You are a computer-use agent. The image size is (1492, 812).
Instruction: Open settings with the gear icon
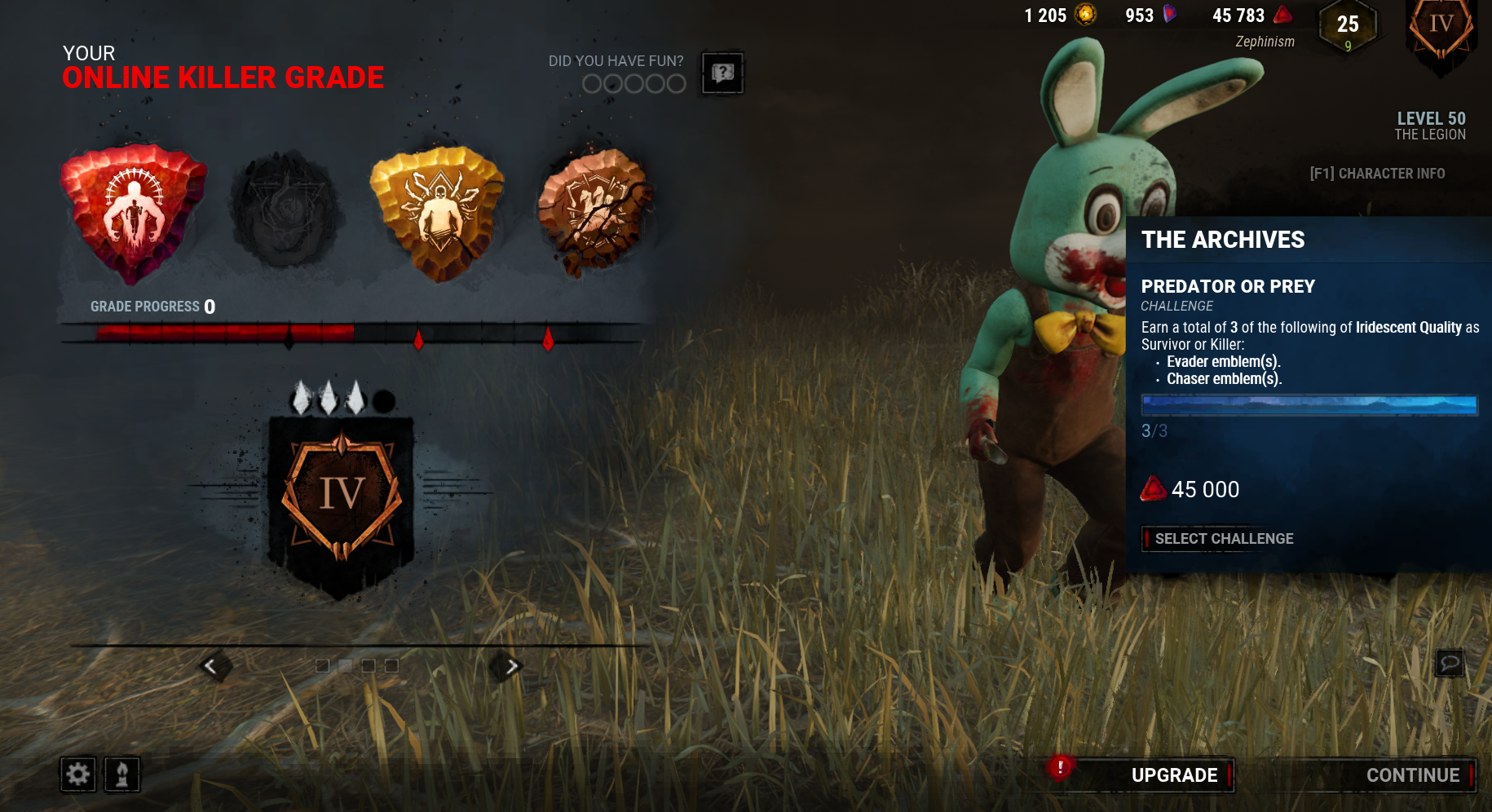coord(77,774)
